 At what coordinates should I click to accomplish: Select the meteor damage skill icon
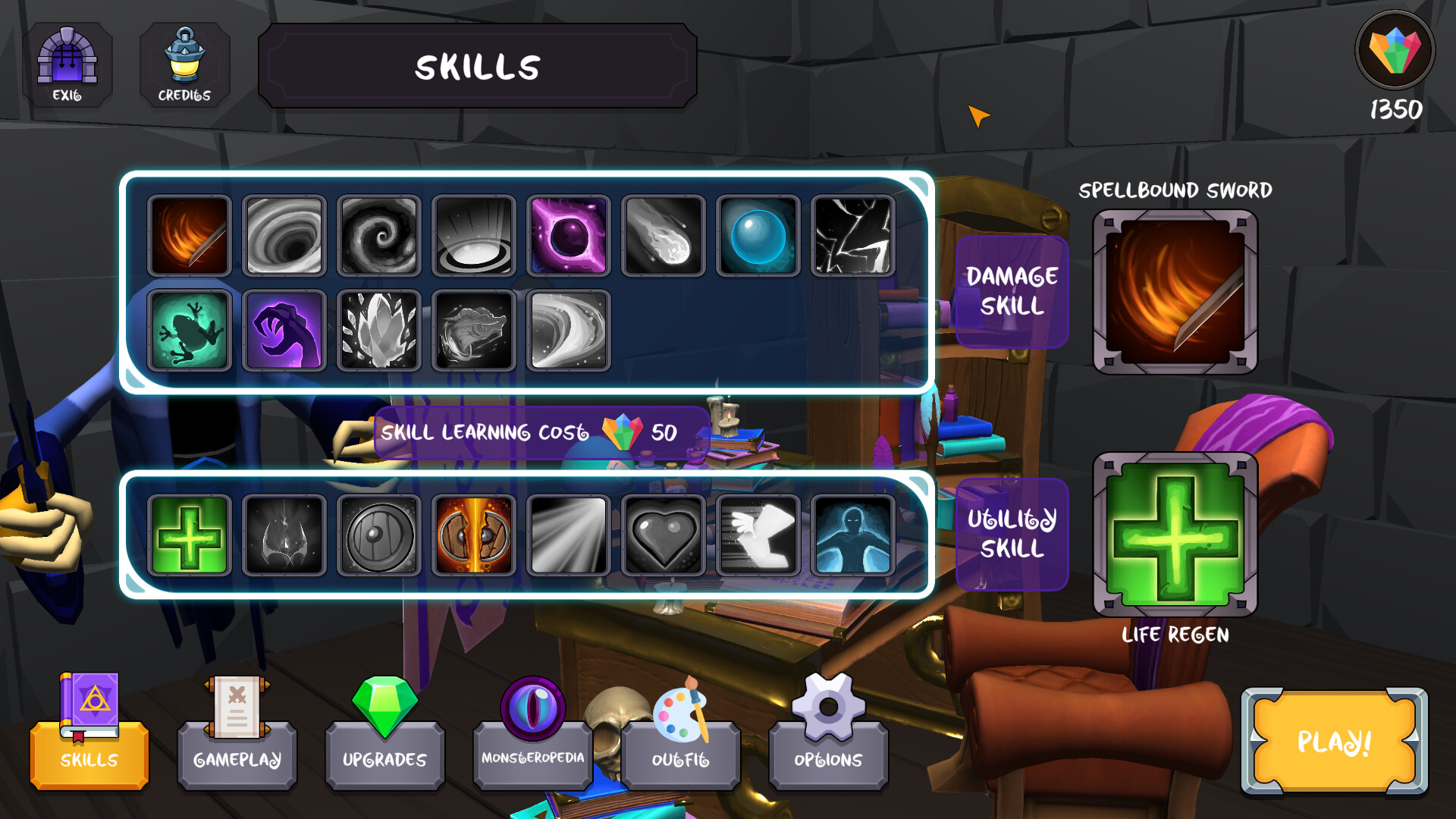[664, 235]
